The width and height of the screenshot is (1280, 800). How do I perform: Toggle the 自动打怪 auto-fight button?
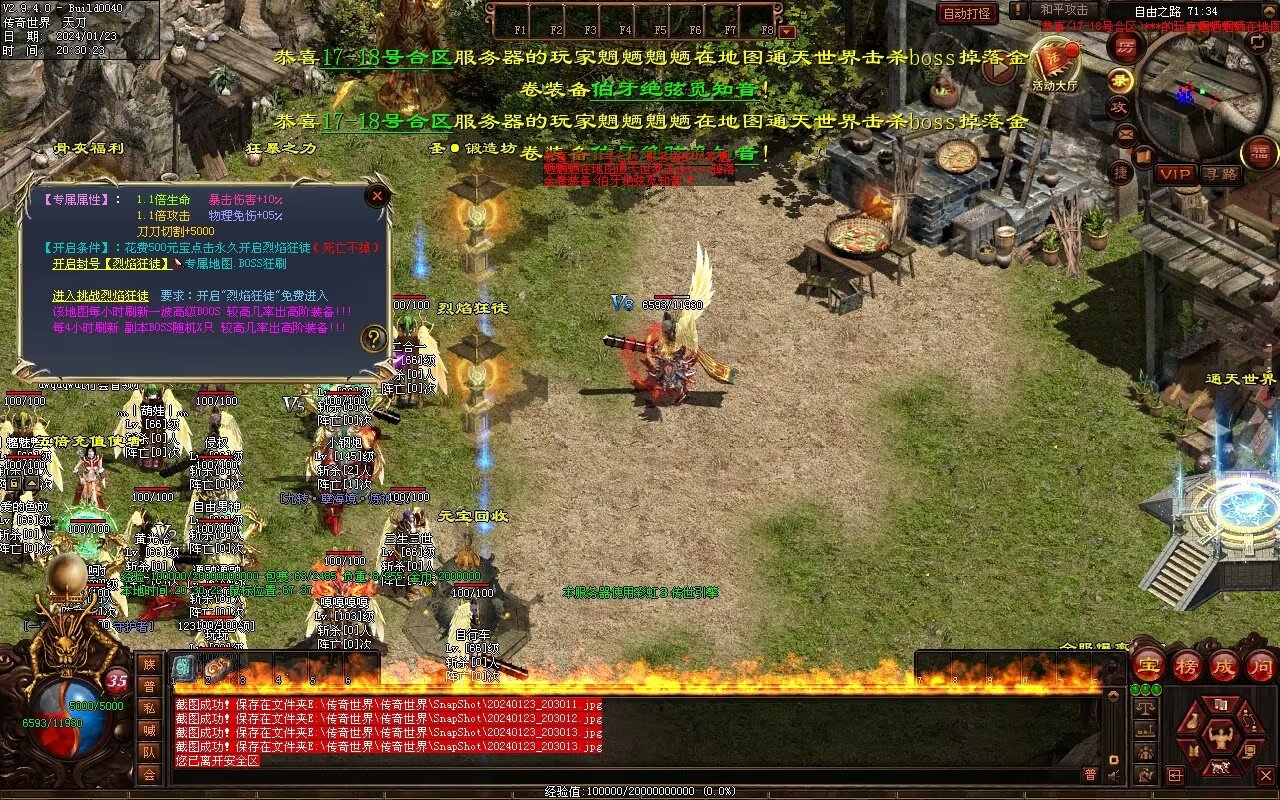(967, 14)
